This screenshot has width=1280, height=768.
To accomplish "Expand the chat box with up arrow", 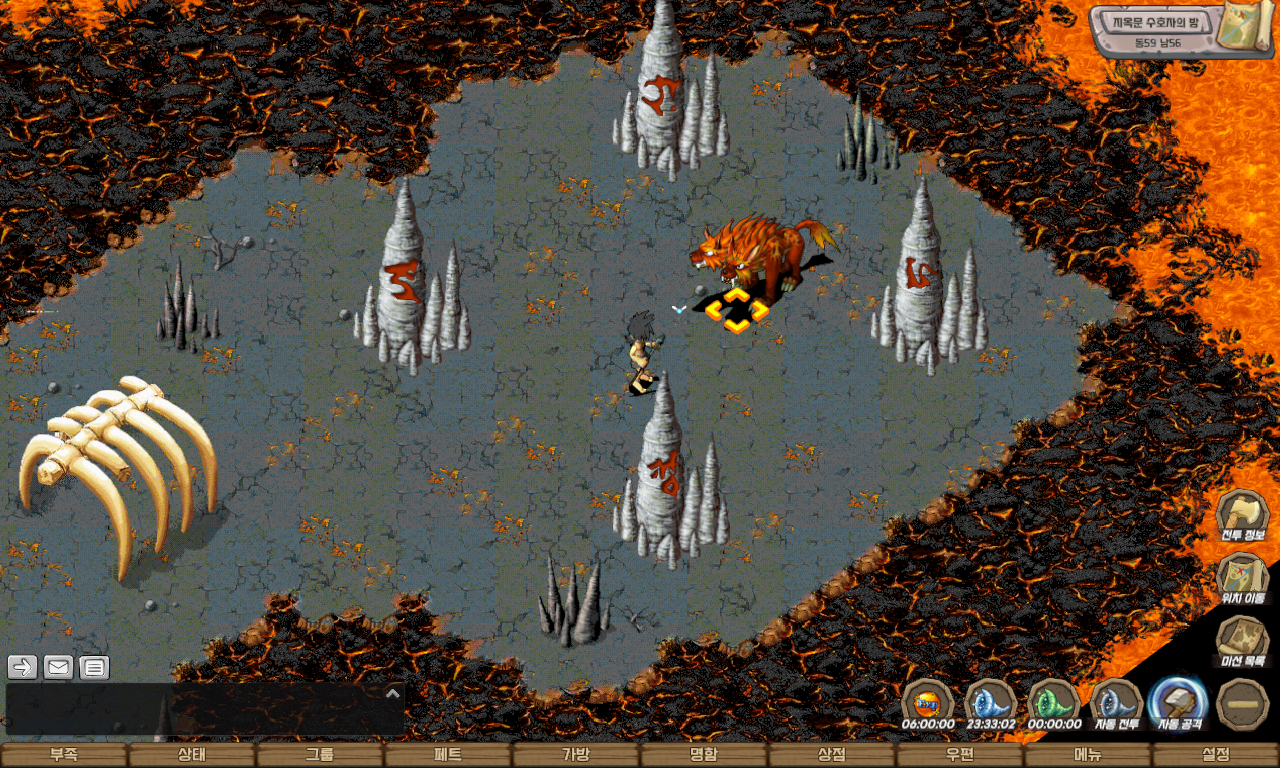I will click(x=393, y=693).
